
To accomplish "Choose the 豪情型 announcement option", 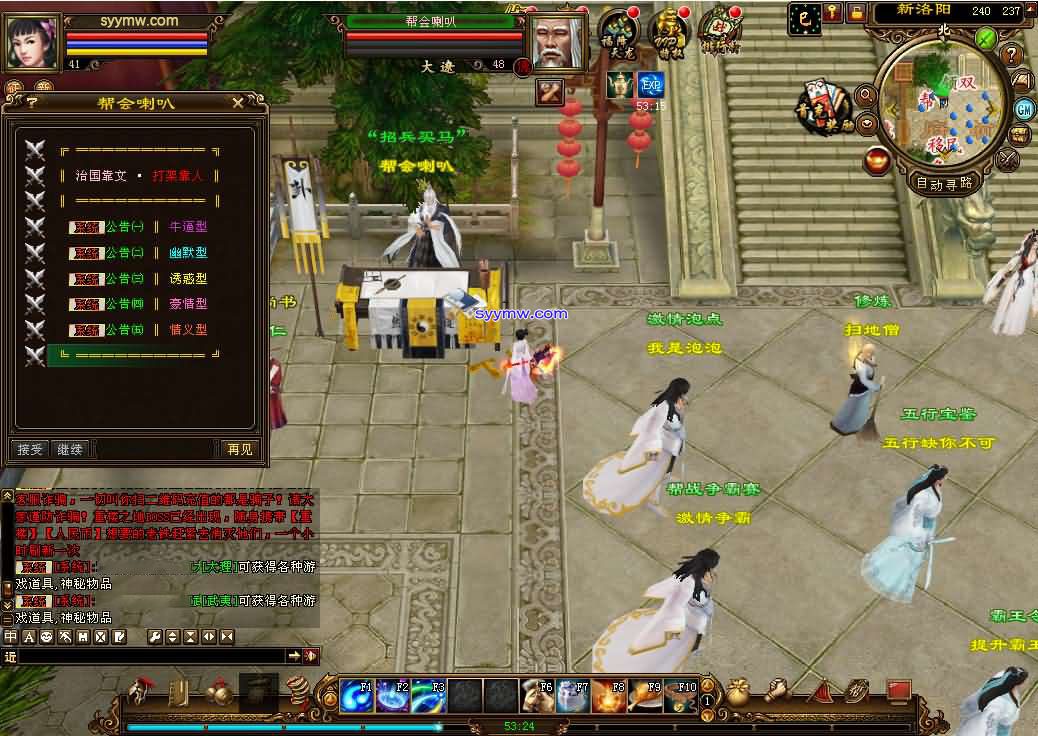I will coord(187,304).
